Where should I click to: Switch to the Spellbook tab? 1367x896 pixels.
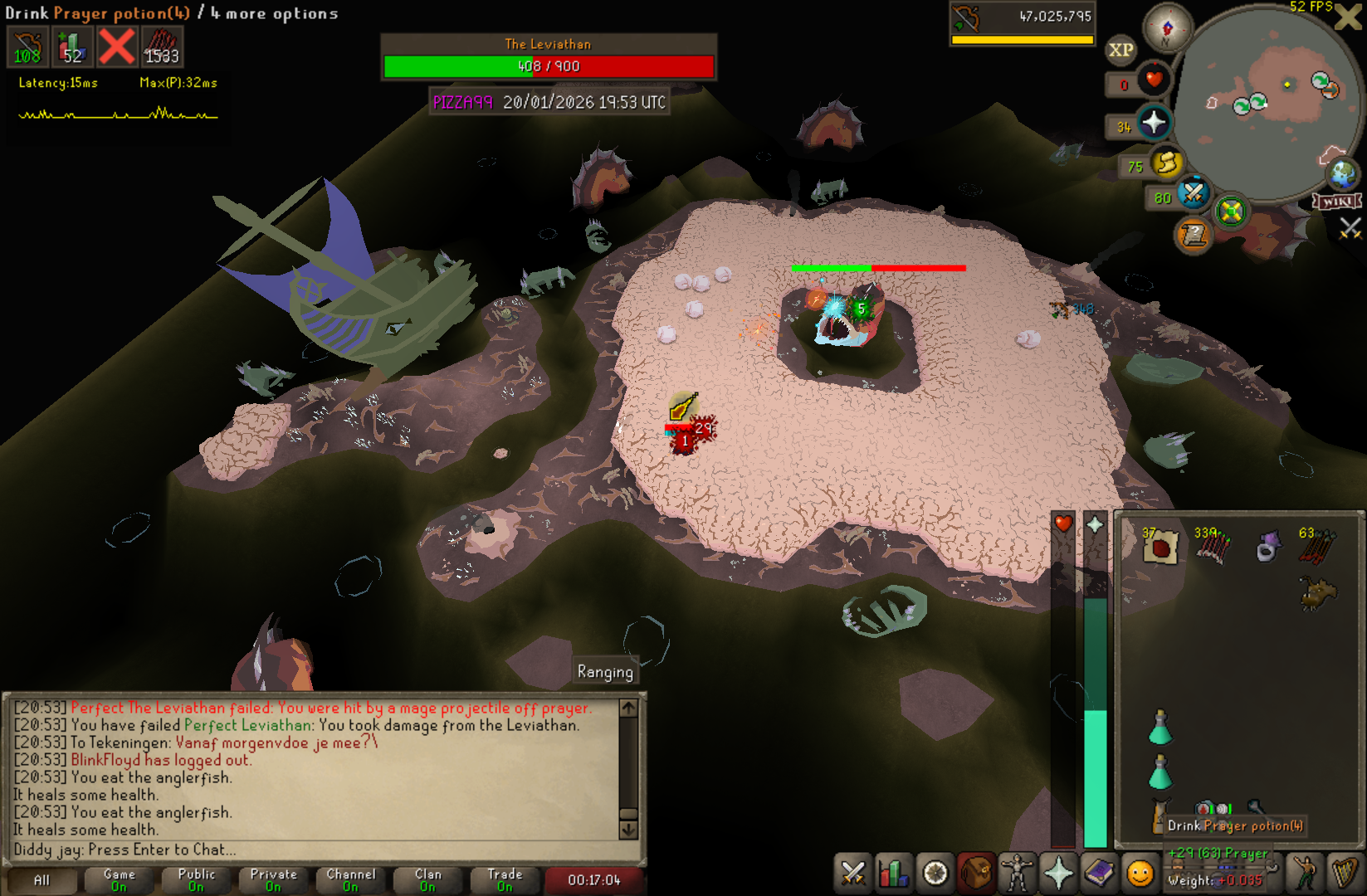(x=1100, y=874)
